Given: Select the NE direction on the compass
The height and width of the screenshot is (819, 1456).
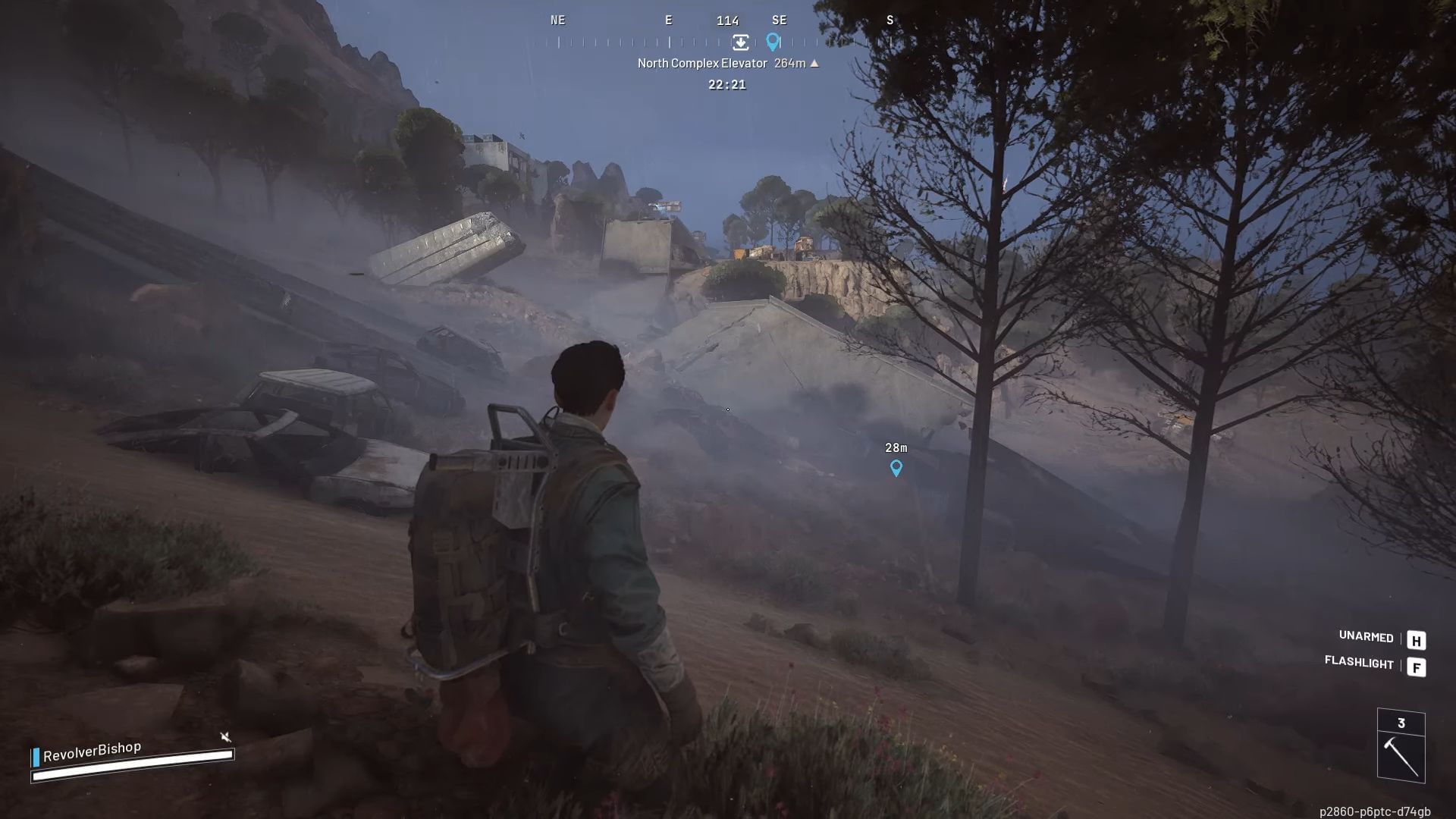Looking at the screenshot, I should [559, 20].
